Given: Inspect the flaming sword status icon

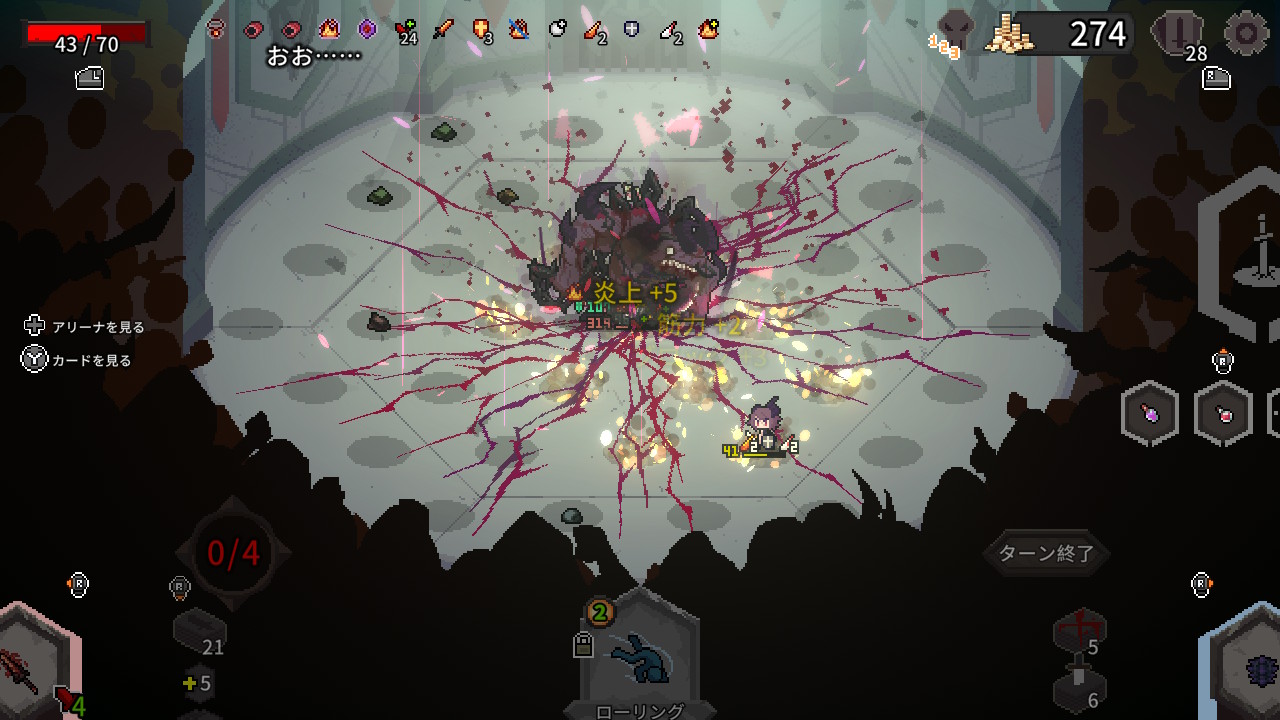Looking at the screenshot, I should (443, 29).
